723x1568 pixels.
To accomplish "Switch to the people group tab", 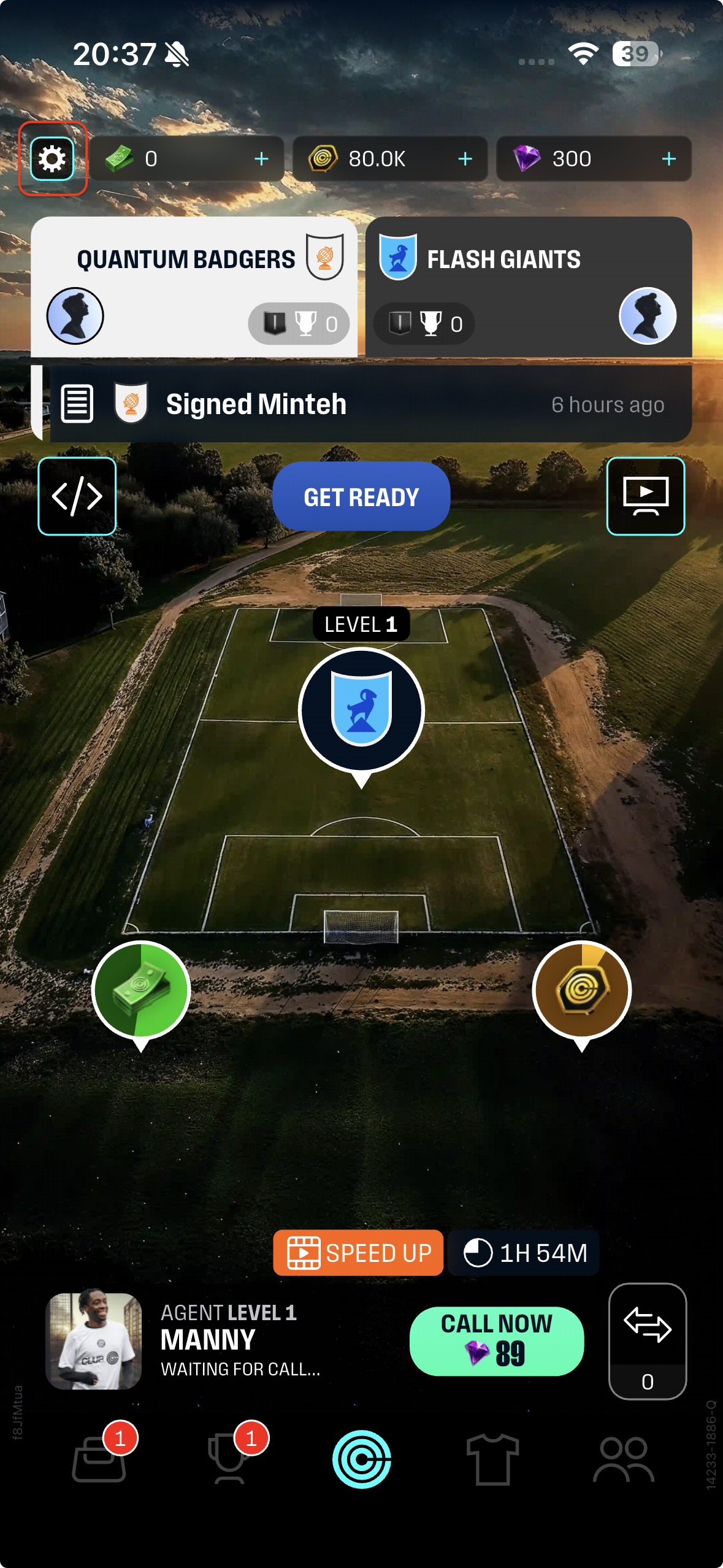I will pos(623,1459).
